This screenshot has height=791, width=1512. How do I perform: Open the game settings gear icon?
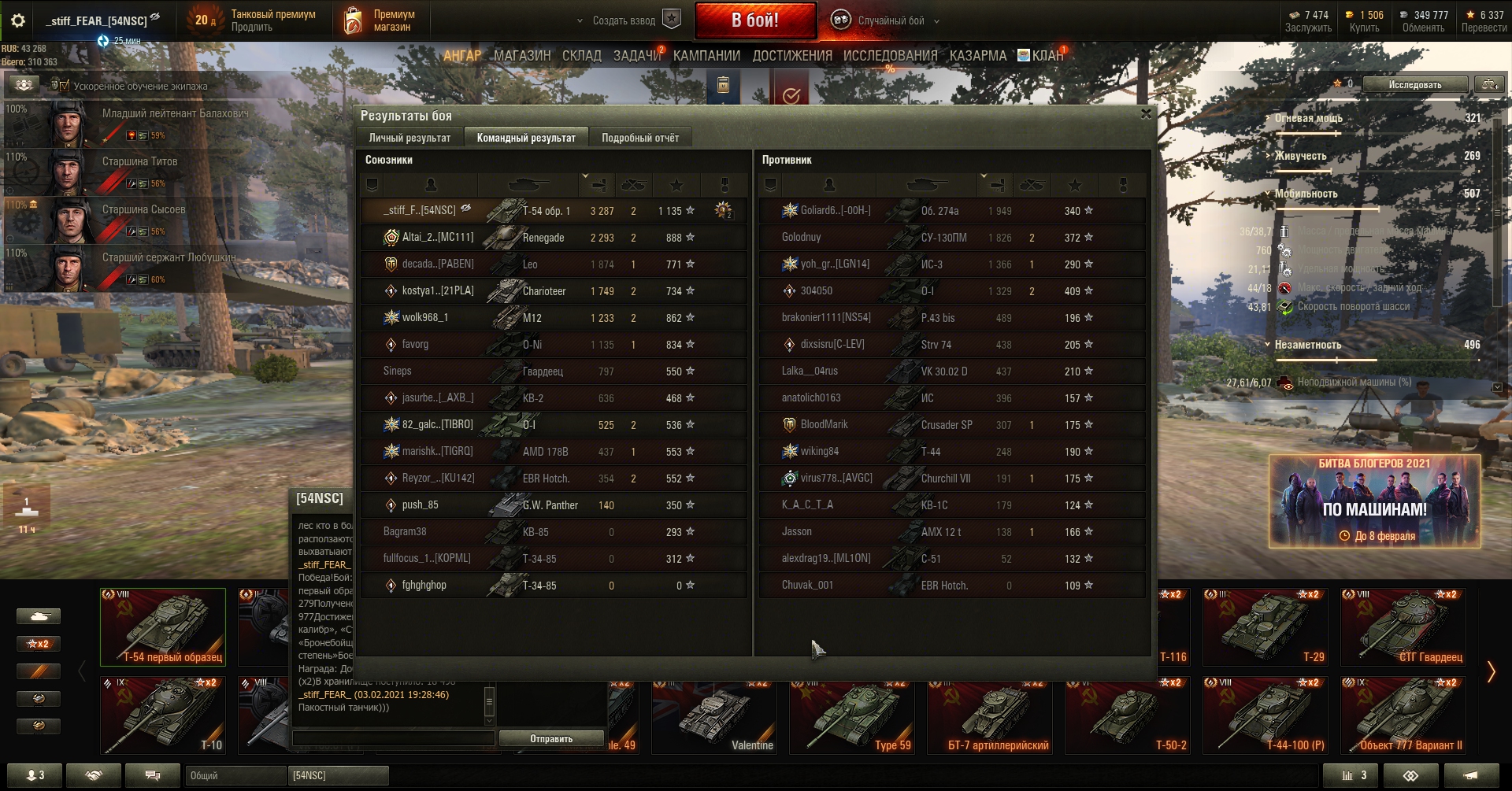[17, 21]
